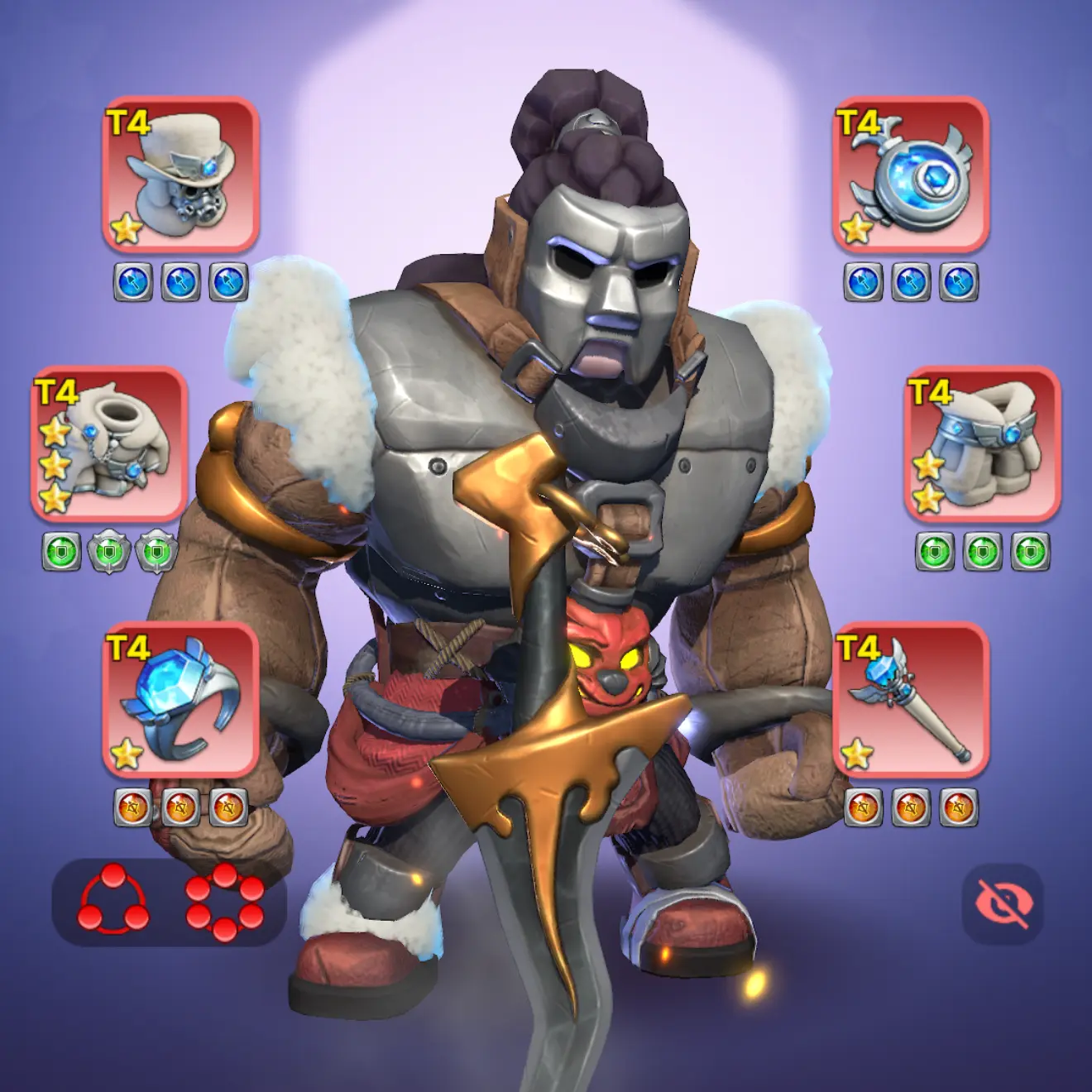The height and width of the screenshot is (1092, 1092).
Task: Open the T4 blue gem amulet slot
Action: (910, 175)
